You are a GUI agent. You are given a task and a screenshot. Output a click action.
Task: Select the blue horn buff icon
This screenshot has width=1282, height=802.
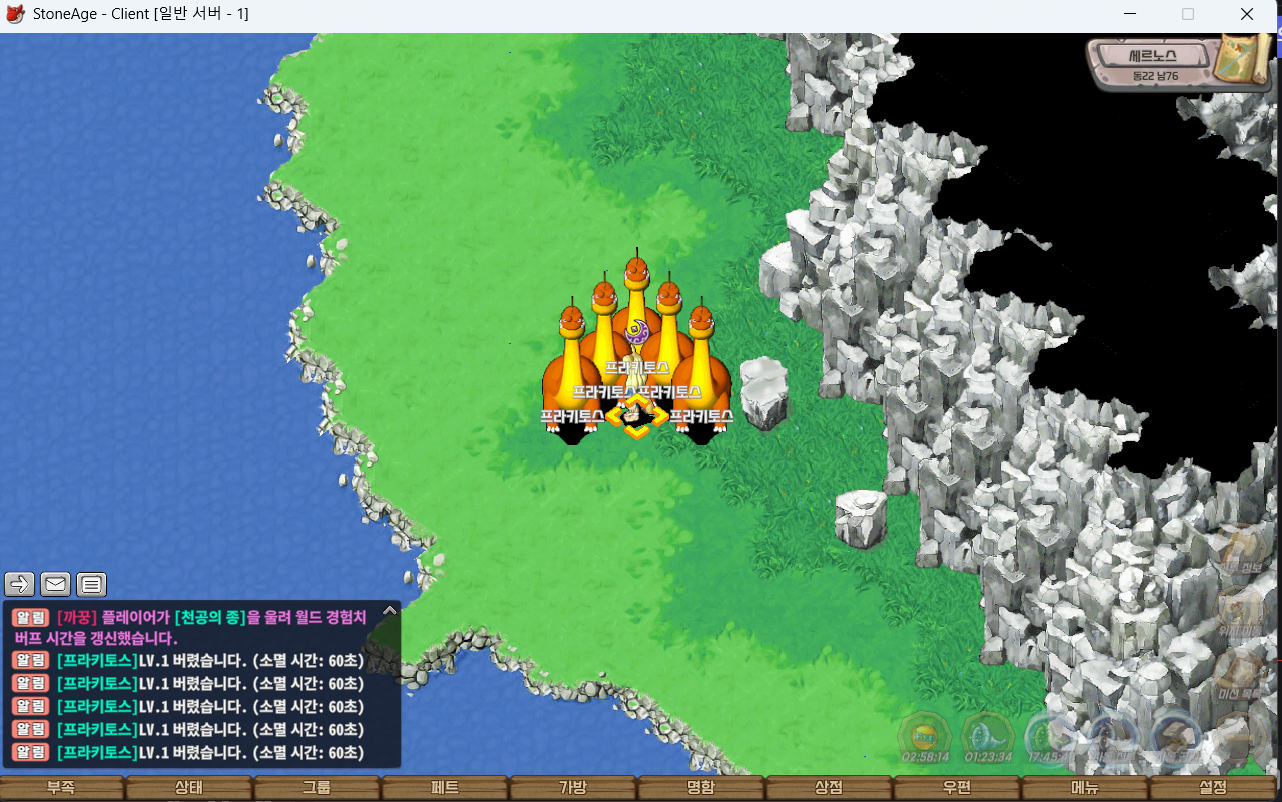click(988, 737)
